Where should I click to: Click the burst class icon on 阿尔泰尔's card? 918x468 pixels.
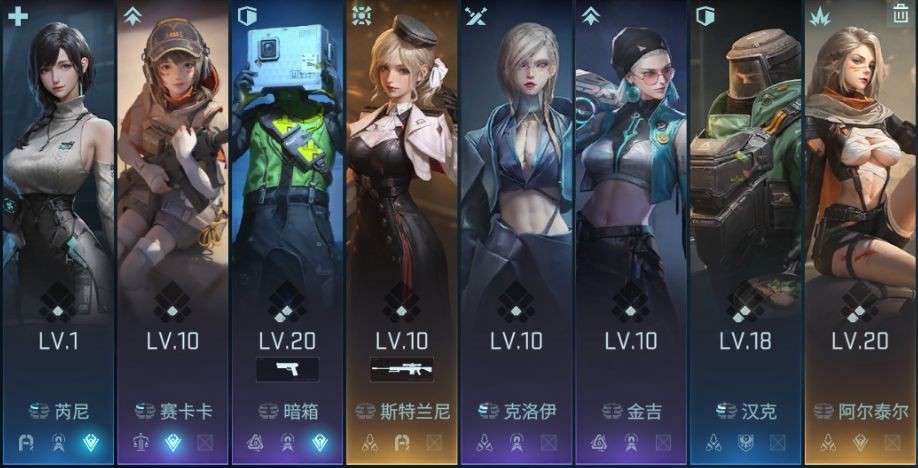pyautogui.click(x=820, y=16)
